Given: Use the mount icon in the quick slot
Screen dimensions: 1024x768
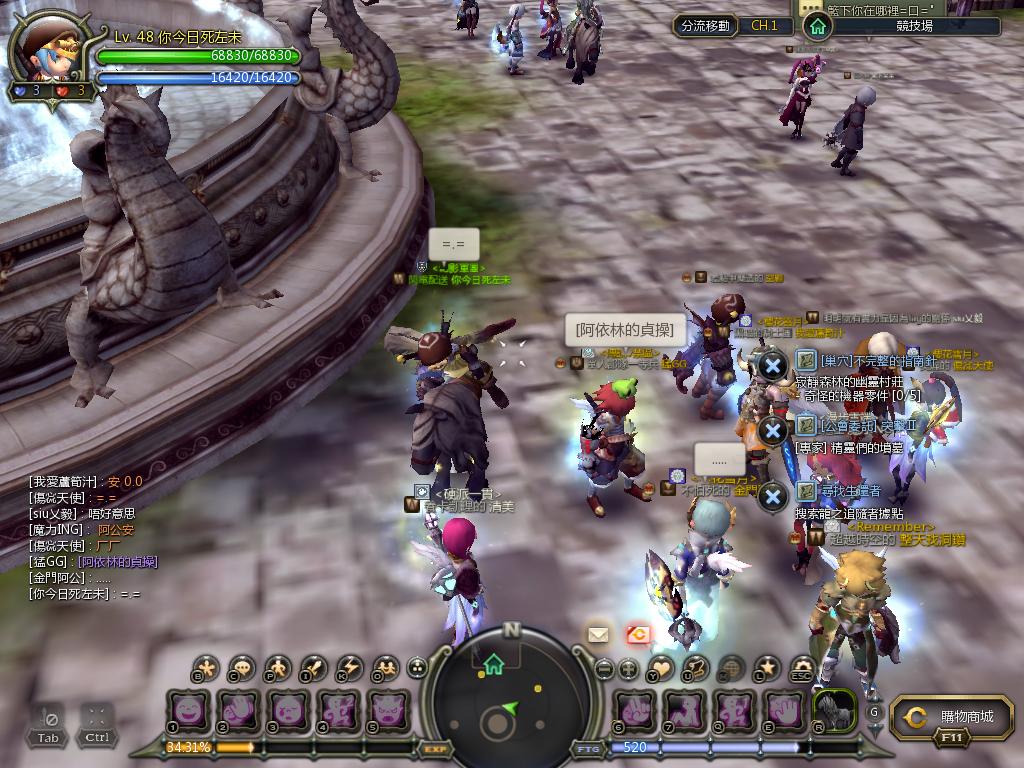Looking at the screenshot, I should click(x=833, y=711).
